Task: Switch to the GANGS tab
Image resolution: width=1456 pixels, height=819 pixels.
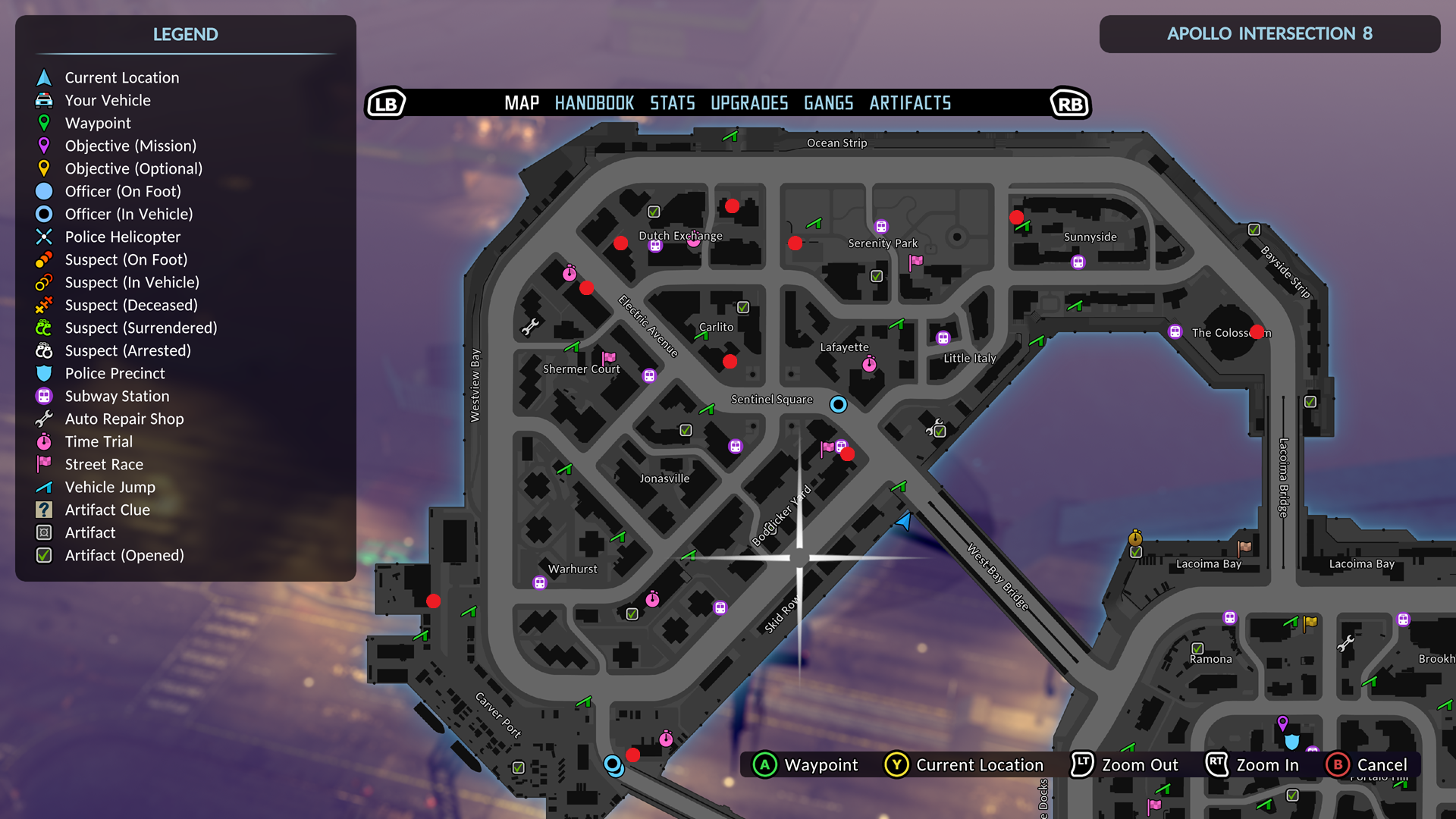Action: (x=827, y=103)
